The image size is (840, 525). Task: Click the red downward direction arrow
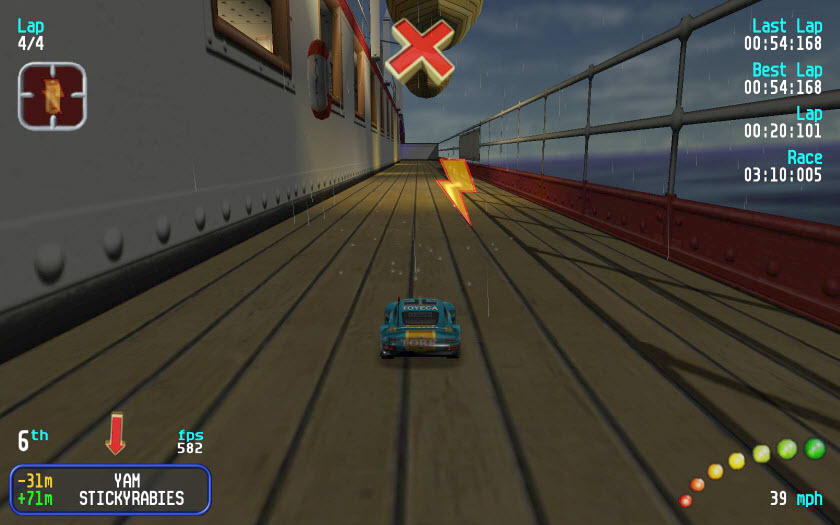point(116,433)
